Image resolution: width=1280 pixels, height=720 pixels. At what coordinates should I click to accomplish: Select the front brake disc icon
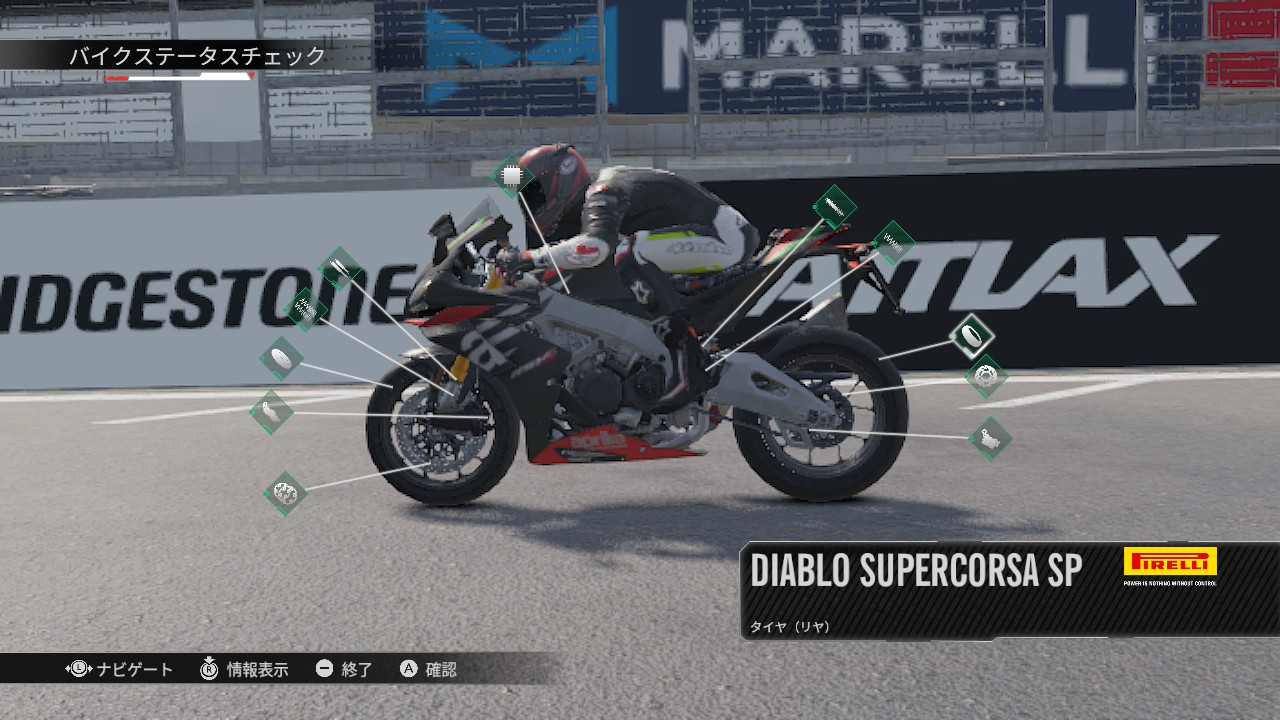coord(285,493)
